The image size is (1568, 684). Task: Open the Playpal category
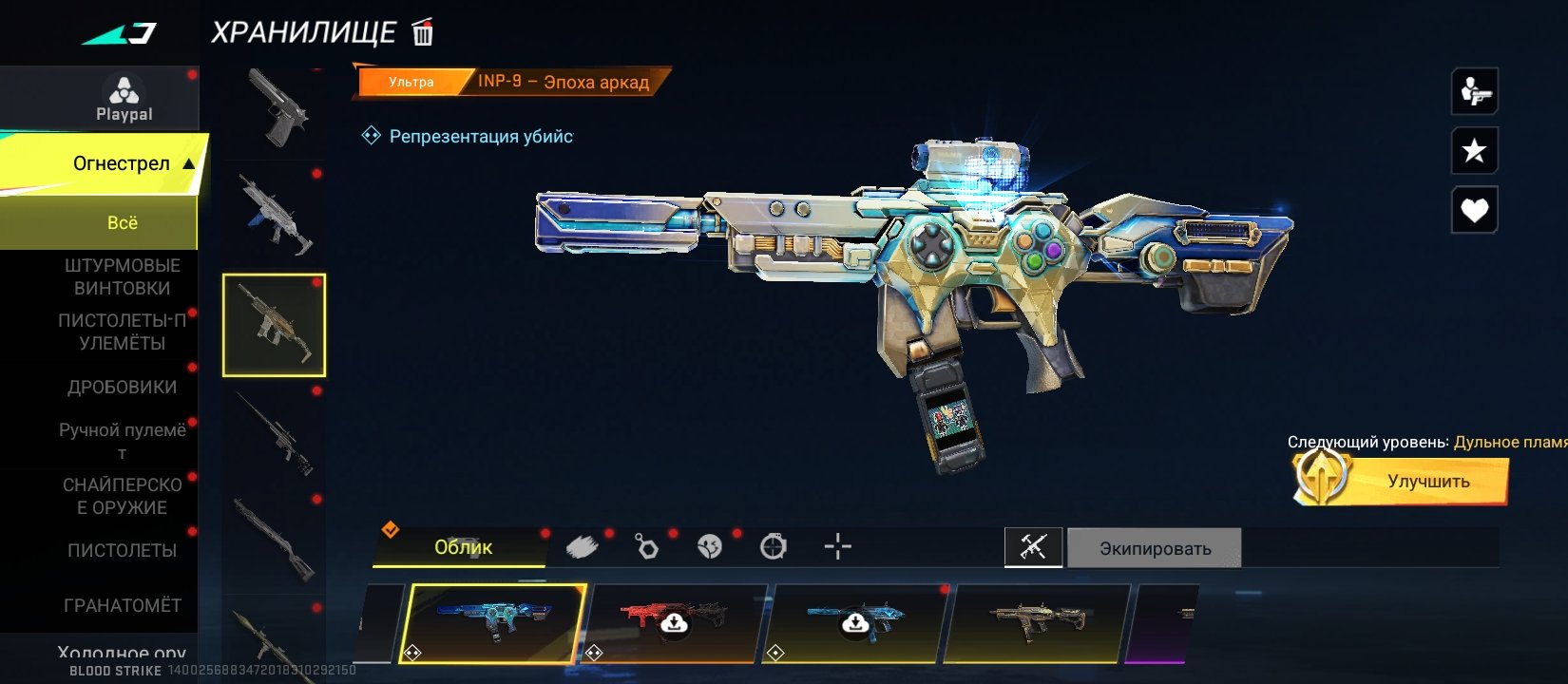click(x=124, y=99)
